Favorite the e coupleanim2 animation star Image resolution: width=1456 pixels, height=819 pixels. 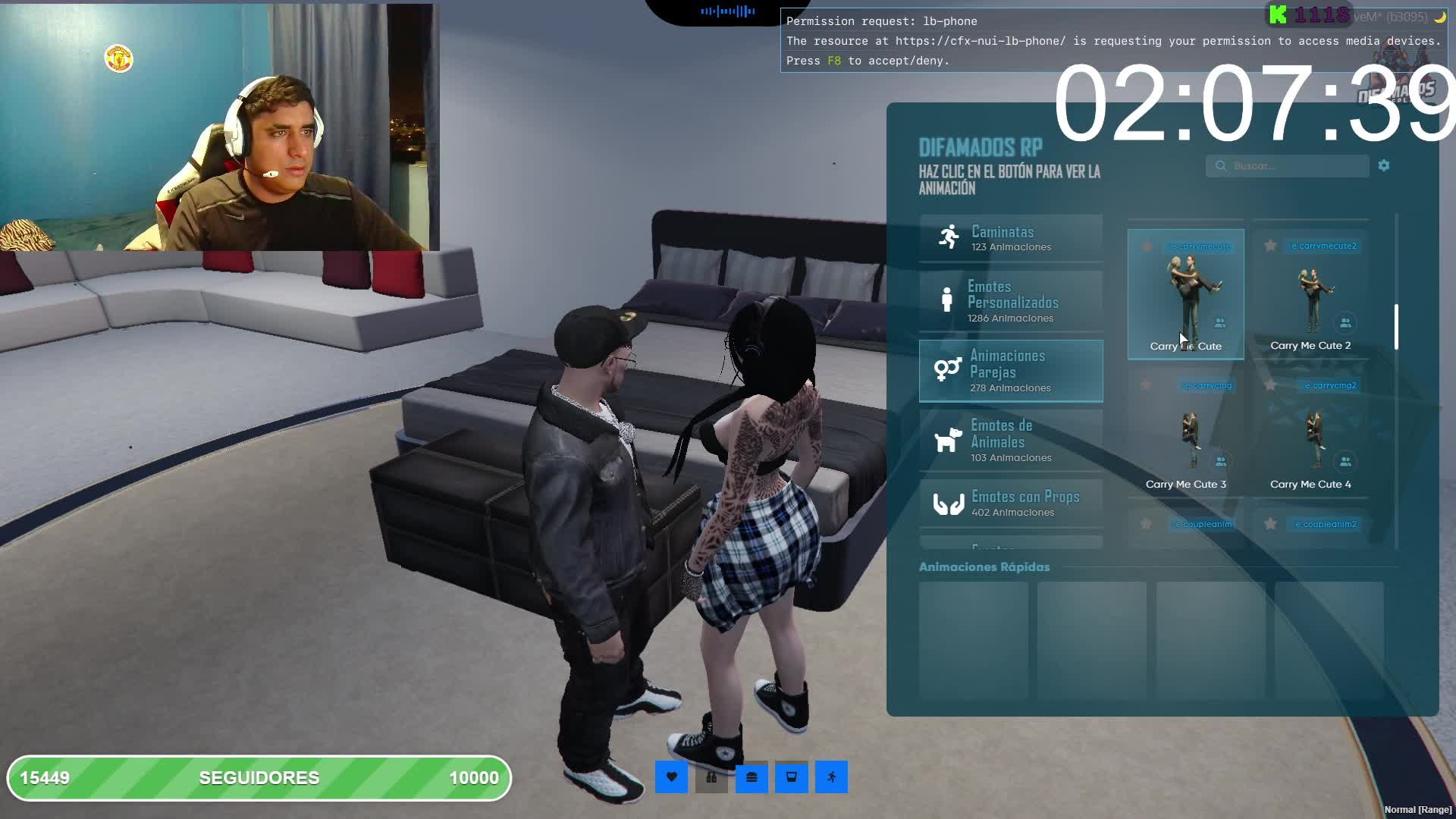pos(1270,524)
